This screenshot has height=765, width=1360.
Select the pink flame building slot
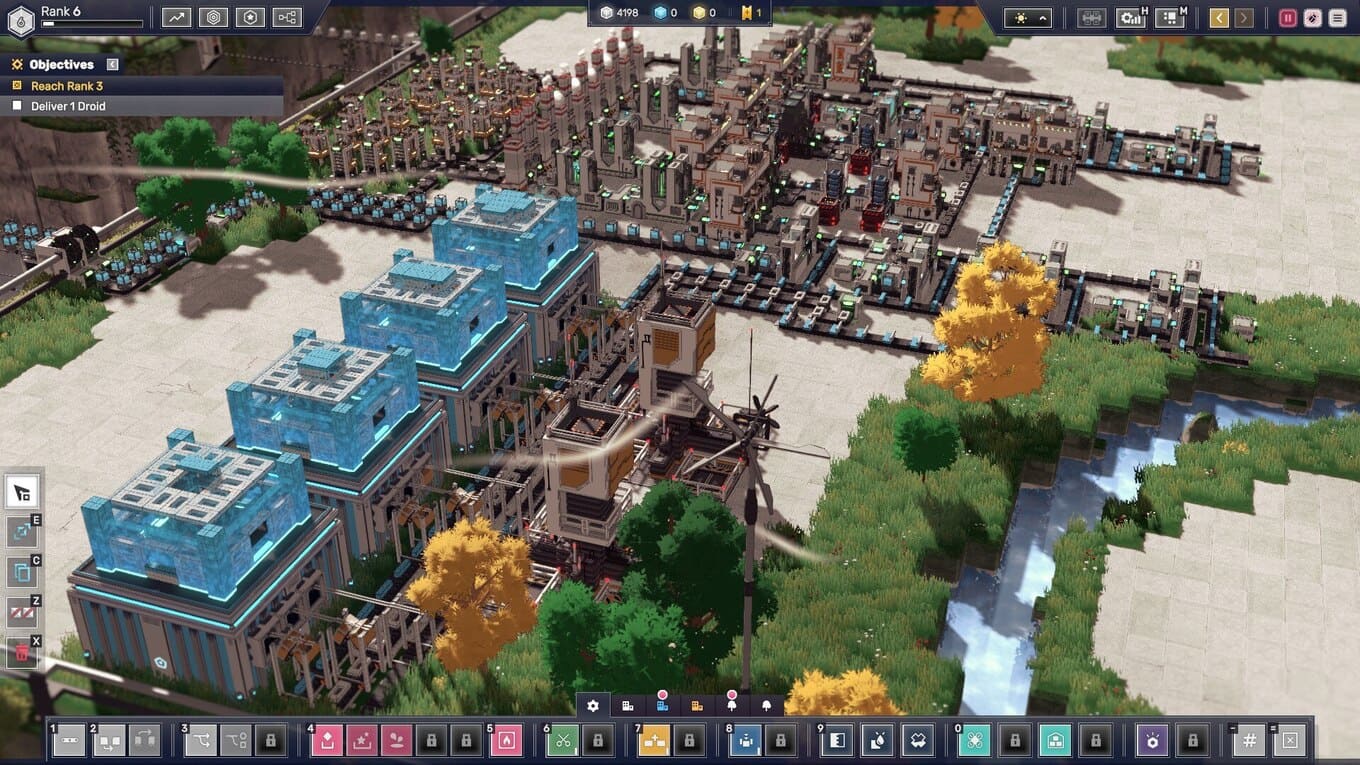coord(506,740)
